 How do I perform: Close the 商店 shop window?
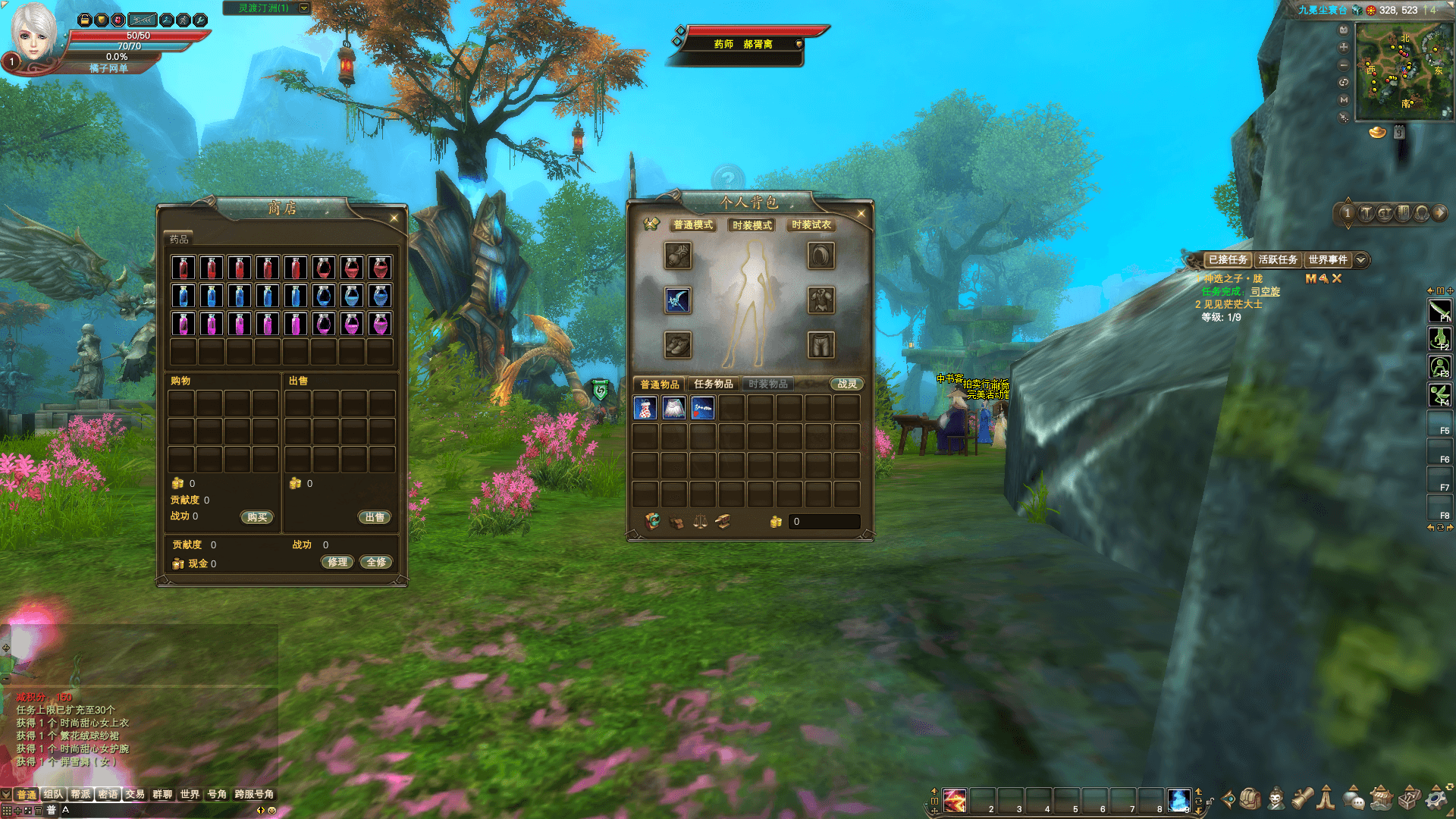click(394, 218)
